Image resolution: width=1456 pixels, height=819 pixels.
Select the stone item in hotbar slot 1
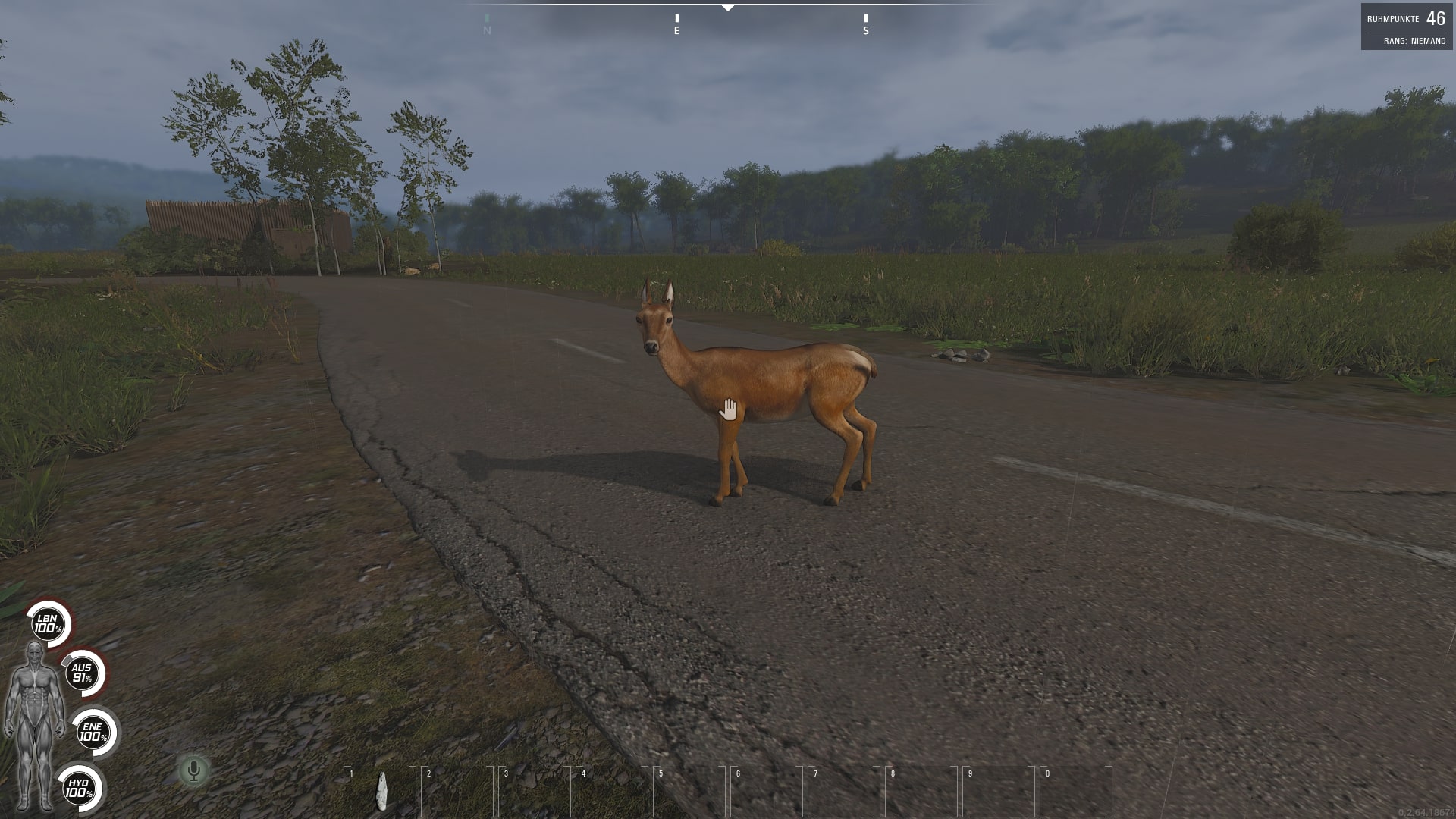coord(381,791)
